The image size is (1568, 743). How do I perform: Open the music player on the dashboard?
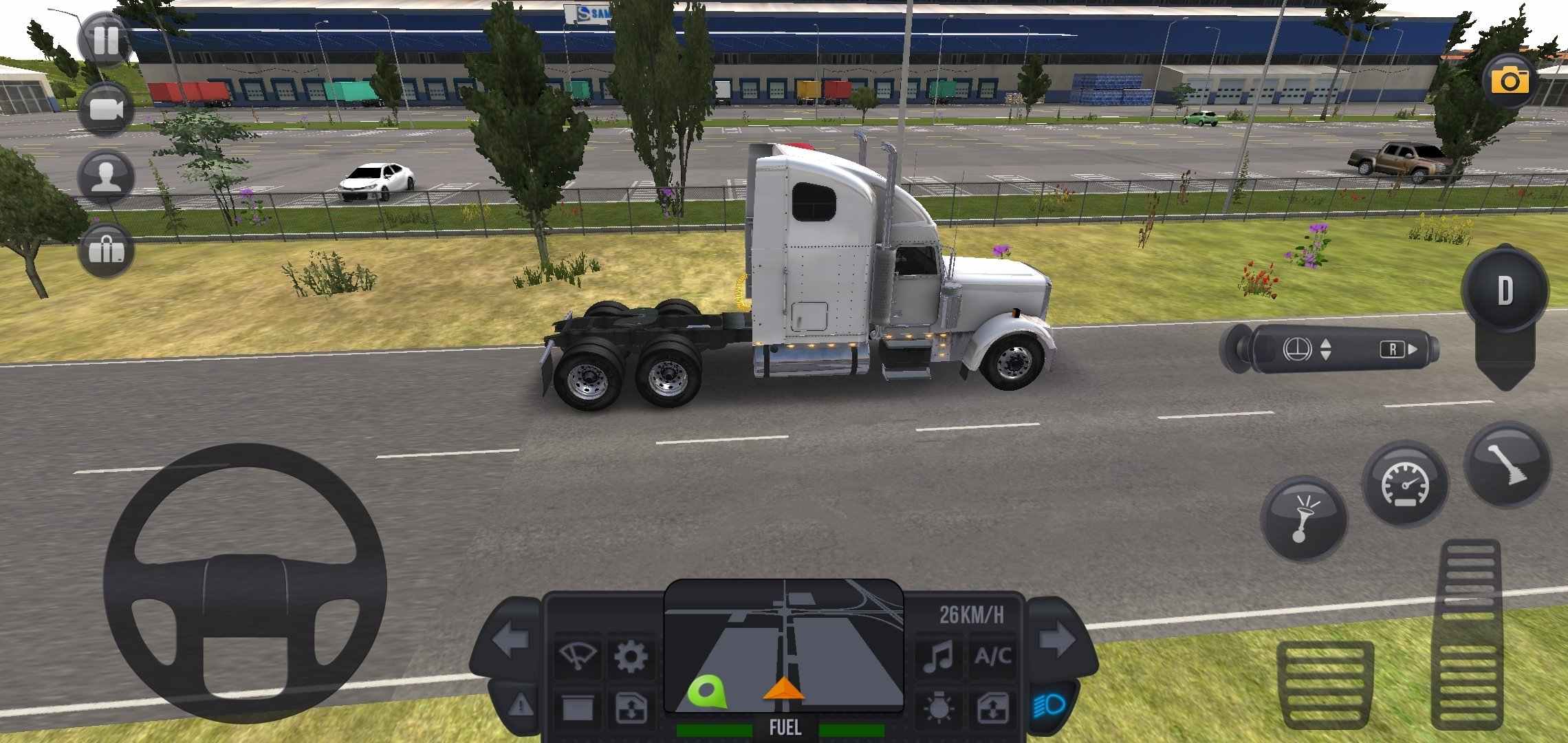[x=938, y=654]
